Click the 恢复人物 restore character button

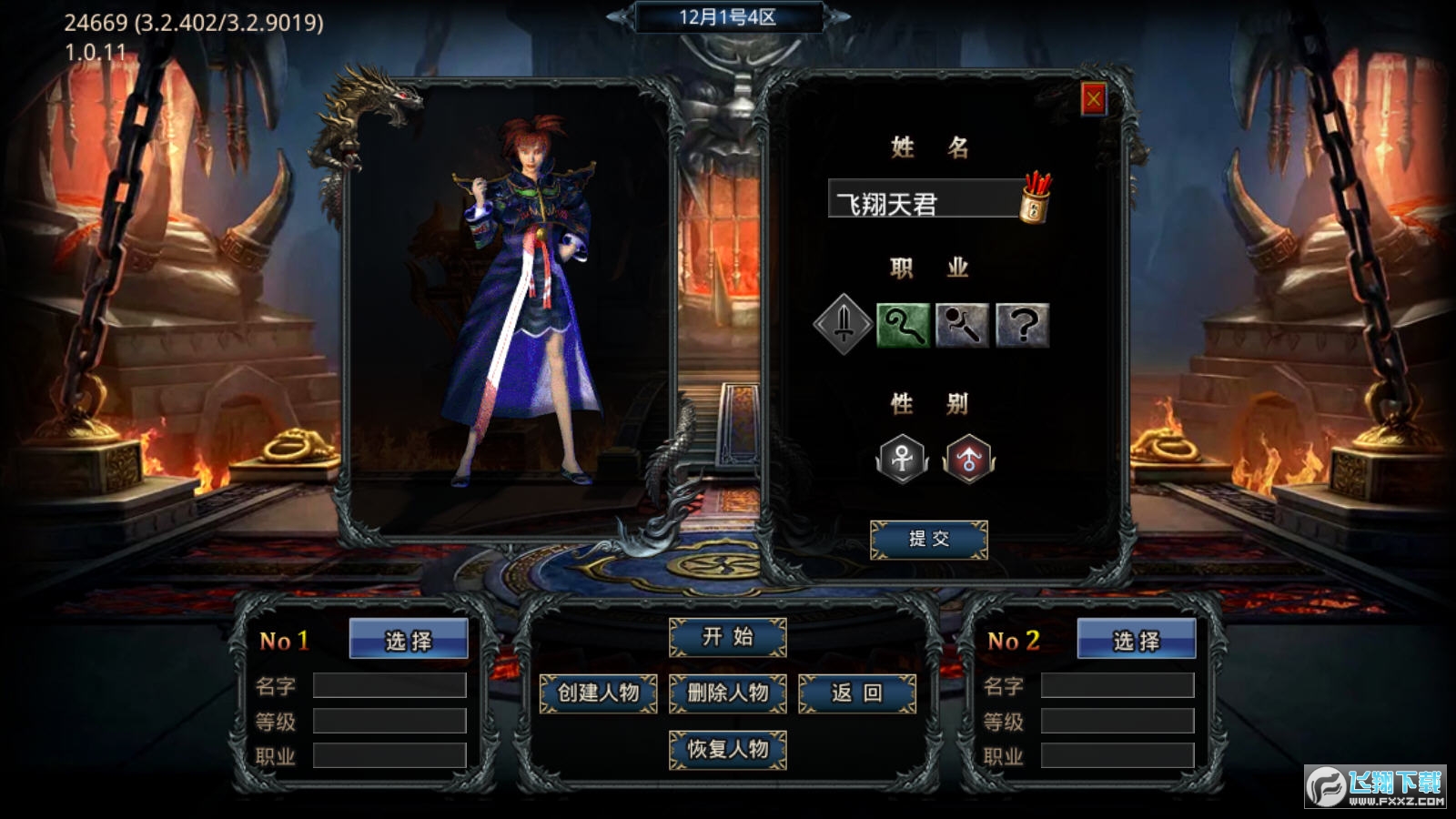point(728,751)
